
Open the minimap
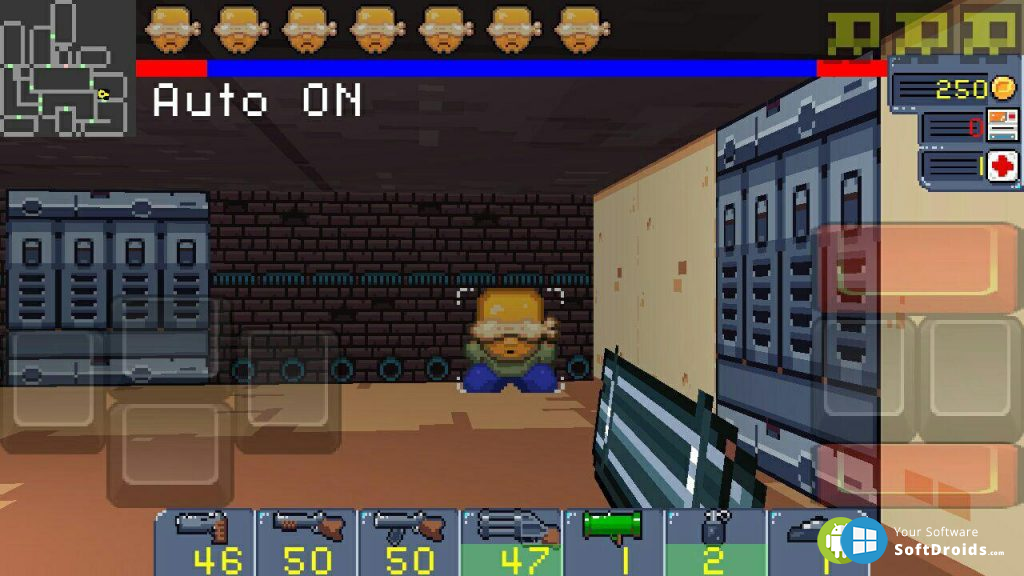tap(66, 68)
